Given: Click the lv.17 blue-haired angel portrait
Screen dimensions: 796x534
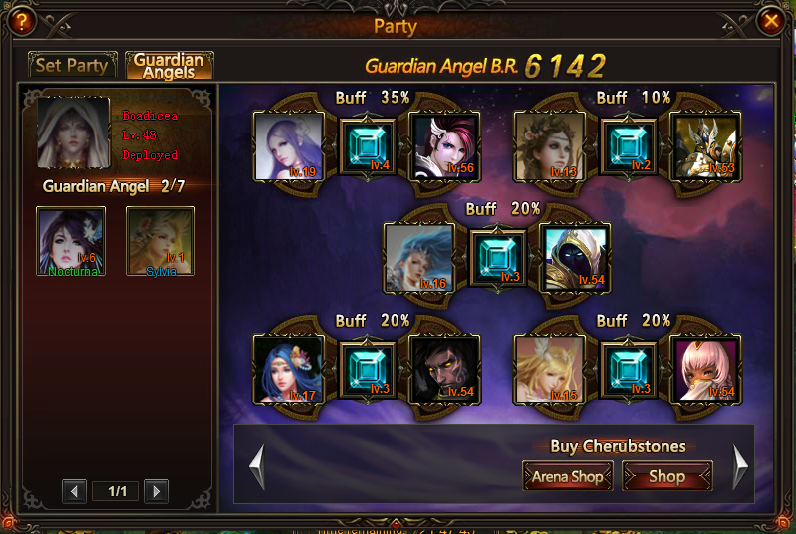Looking at the screenshot, I should 288,369.
